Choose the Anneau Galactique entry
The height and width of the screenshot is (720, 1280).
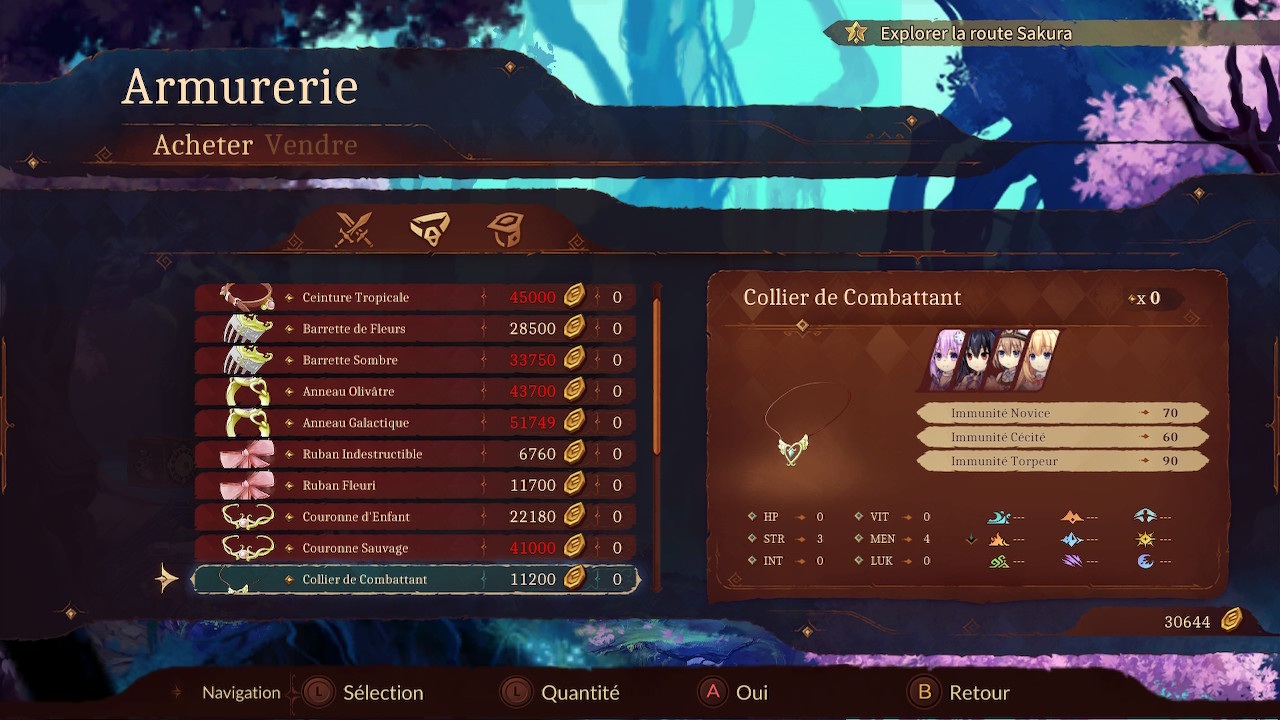[x=414, y=423]
